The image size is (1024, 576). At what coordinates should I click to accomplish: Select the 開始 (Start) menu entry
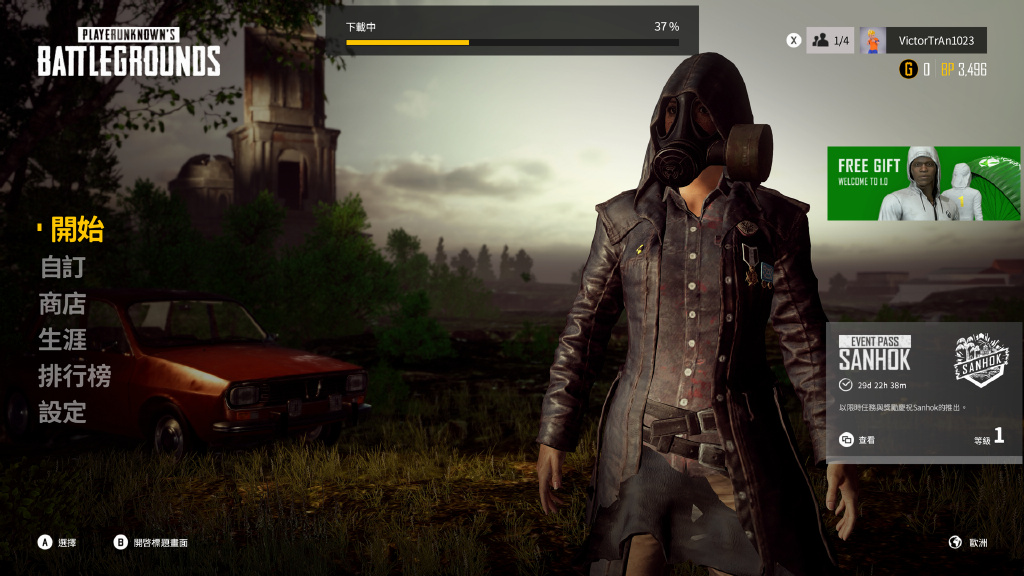(77, 229)
